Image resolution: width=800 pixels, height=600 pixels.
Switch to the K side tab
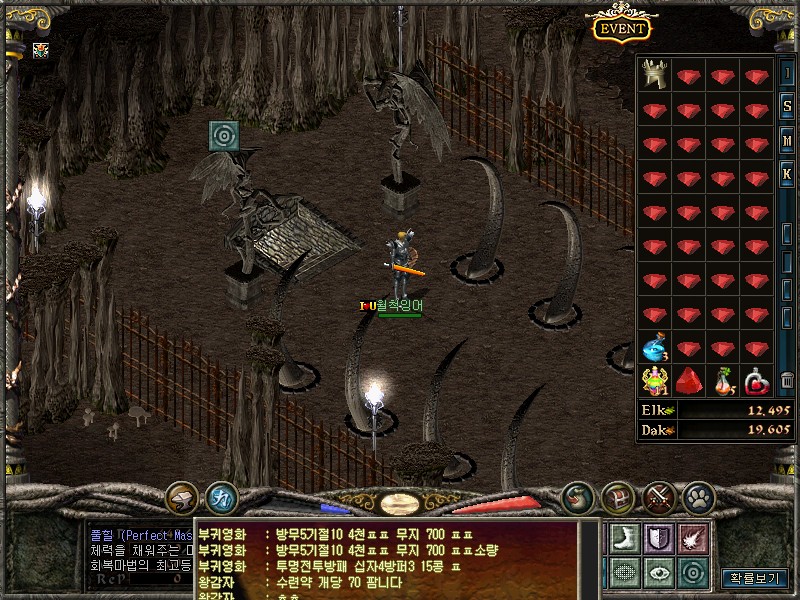pos(788,175)
